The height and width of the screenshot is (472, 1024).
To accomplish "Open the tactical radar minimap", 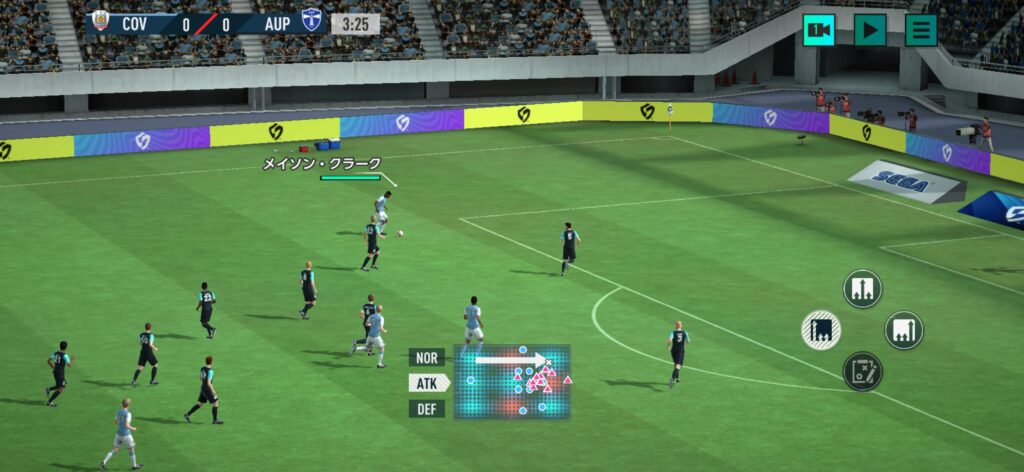I will (x=512, y=382).
